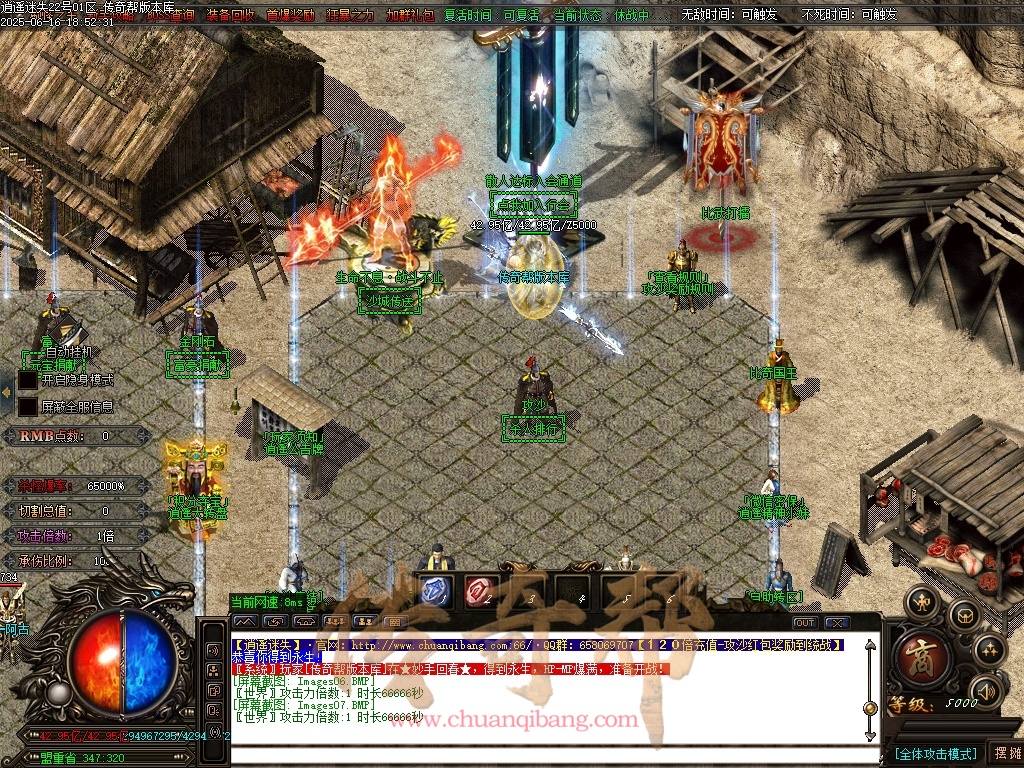
Task: Open the round cube bag icon
Action: (x=964, y=614)
